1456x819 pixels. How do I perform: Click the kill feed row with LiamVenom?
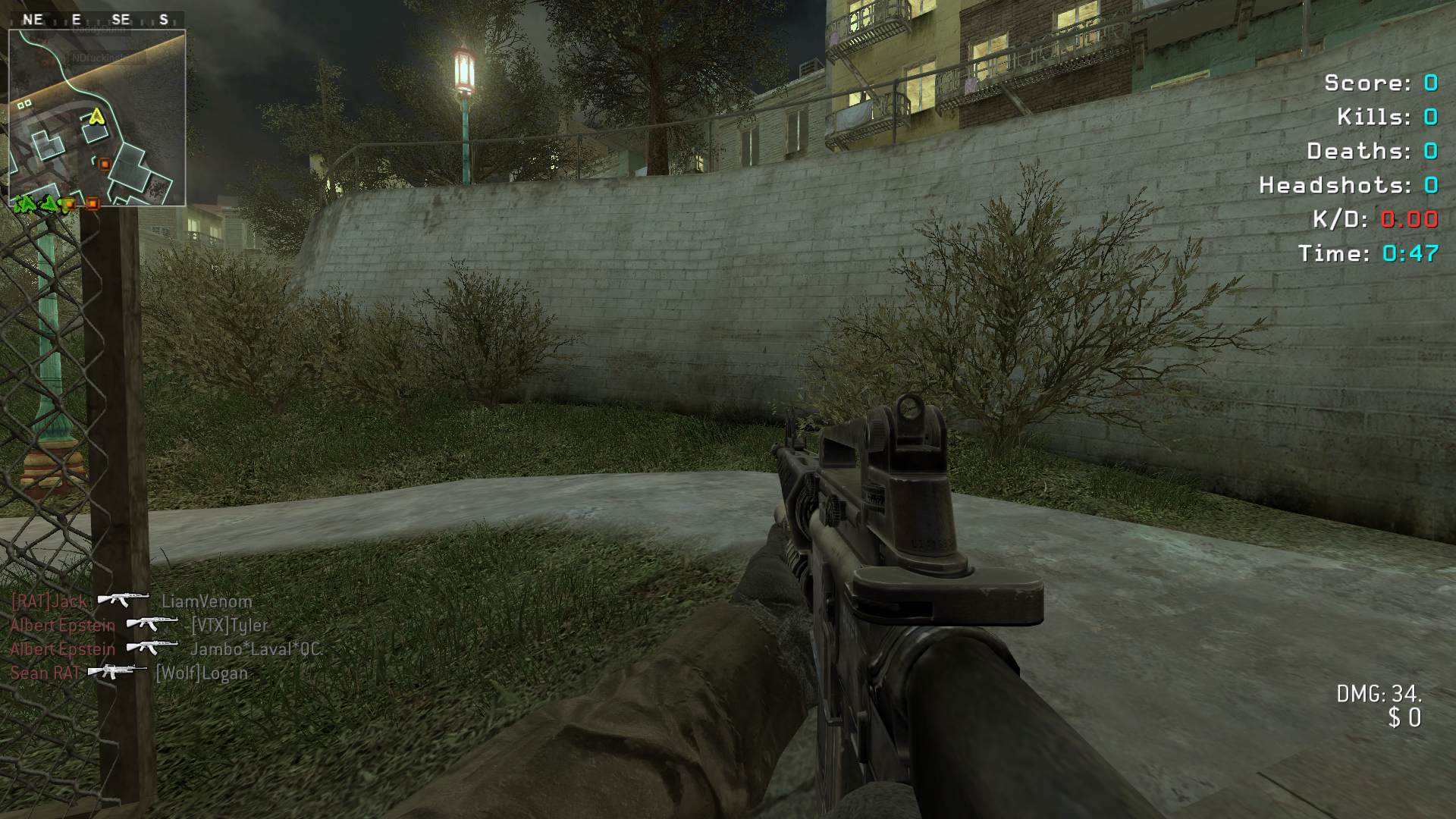click(131, 601)
